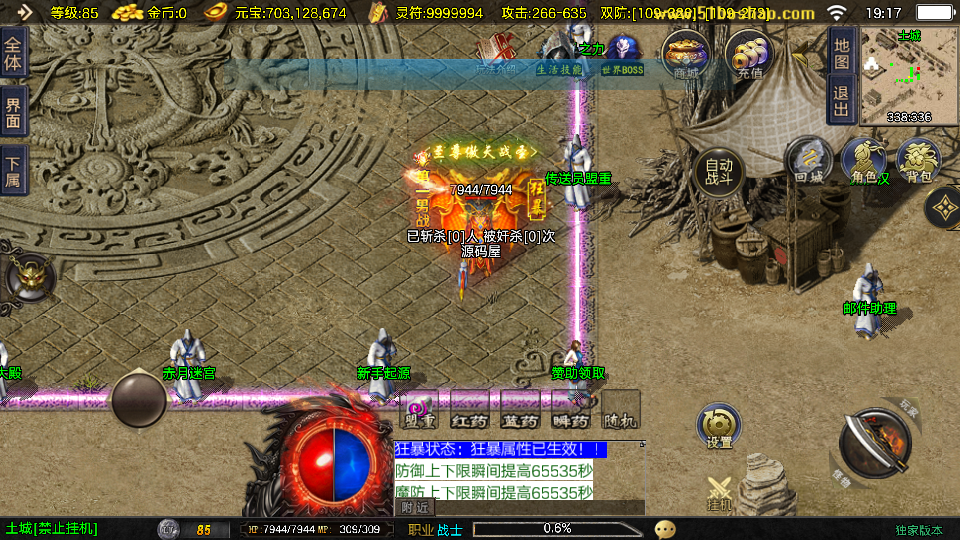This screenshot has height=540, width=960.
Task: Open the 角色 character icon
Action: coord(863,161)
